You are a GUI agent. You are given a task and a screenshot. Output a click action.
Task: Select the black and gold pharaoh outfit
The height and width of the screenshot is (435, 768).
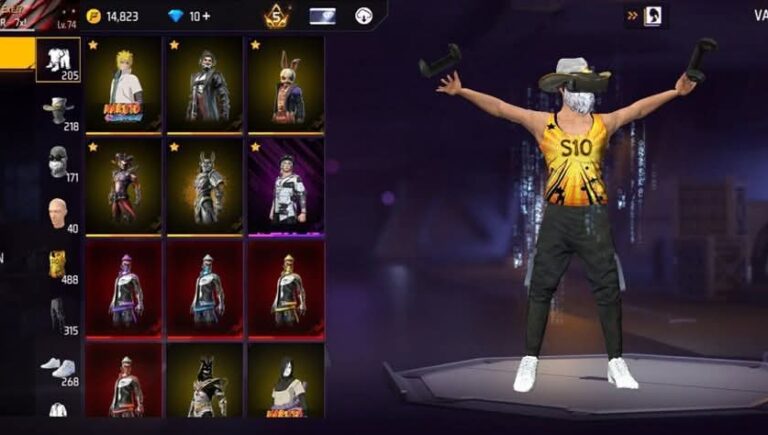[x=205, y=381]
